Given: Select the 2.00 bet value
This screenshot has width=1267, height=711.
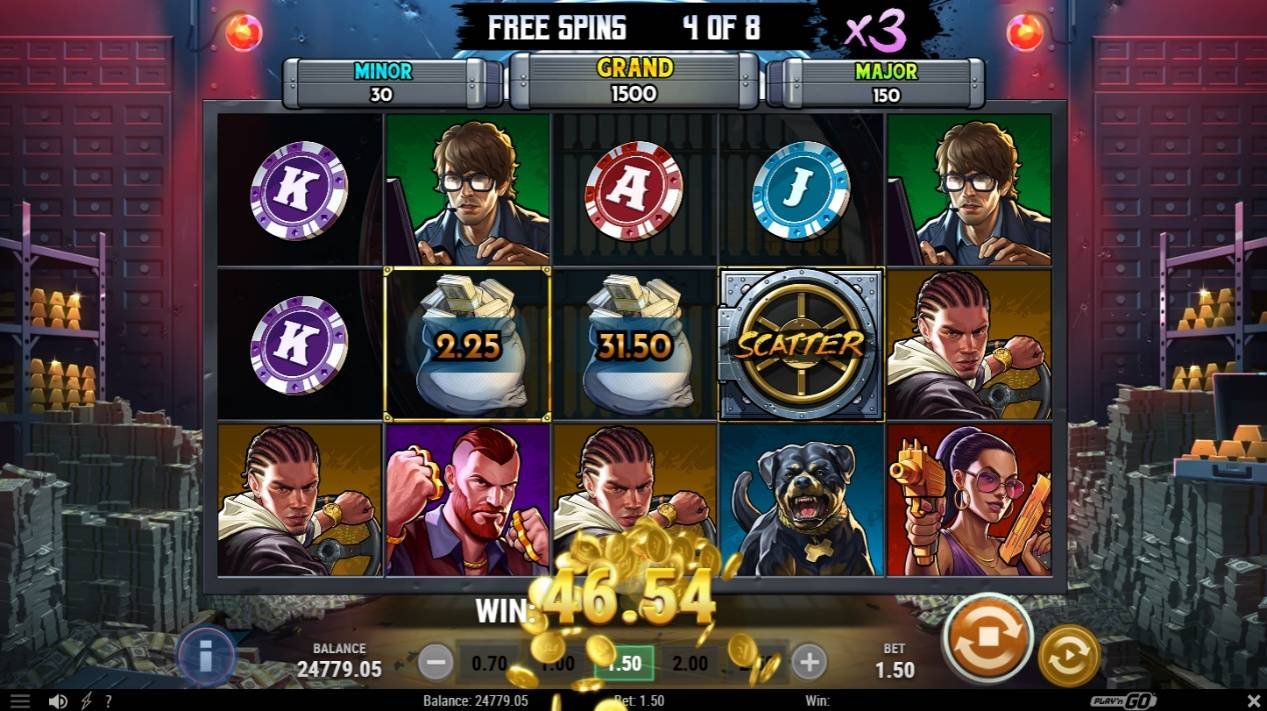Looking at the screenshot, I should 690,662.
